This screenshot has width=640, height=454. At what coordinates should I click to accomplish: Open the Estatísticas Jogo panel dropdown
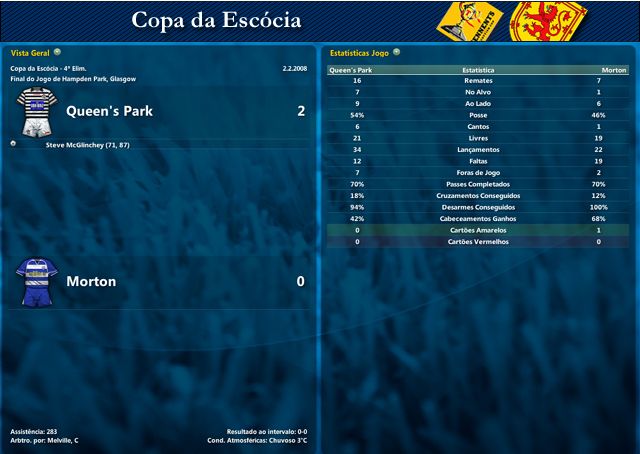[397, 51]
